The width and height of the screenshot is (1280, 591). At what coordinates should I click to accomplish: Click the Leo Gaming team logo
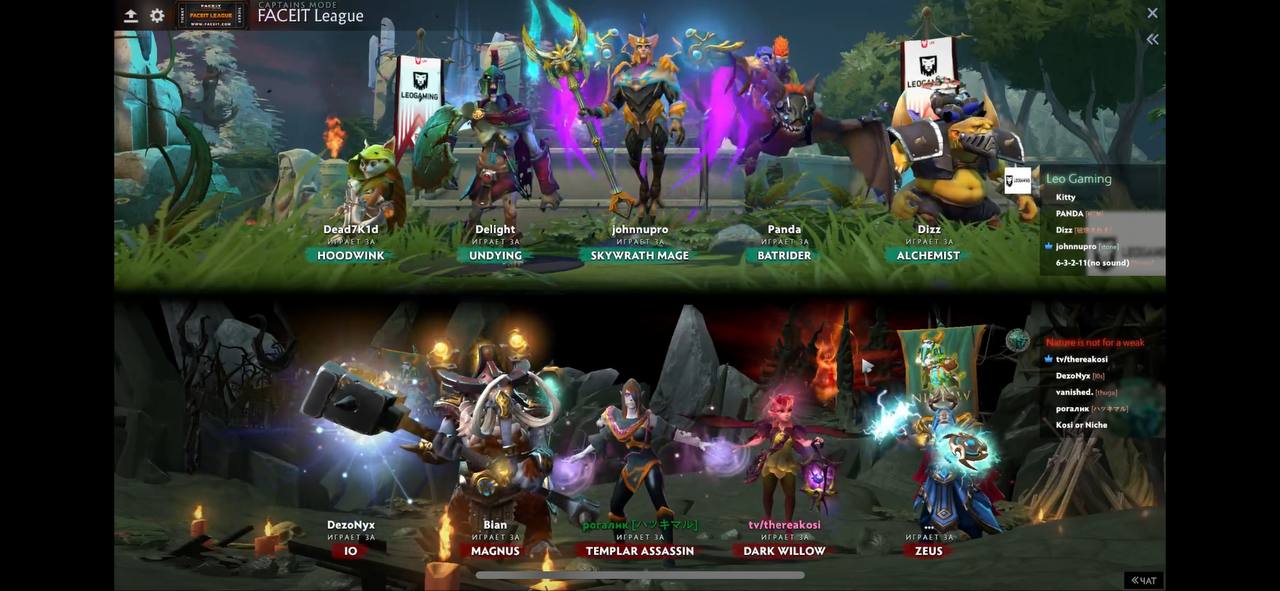(1017, 181)
